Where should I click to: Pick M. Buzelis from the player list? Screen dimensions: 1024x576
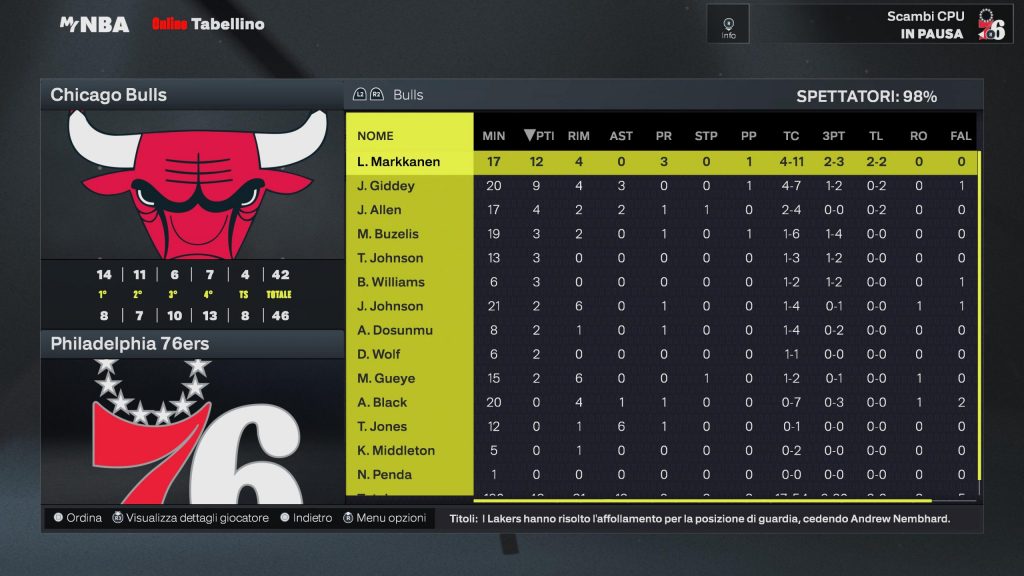pyautogui.click(x=388, y=234)
